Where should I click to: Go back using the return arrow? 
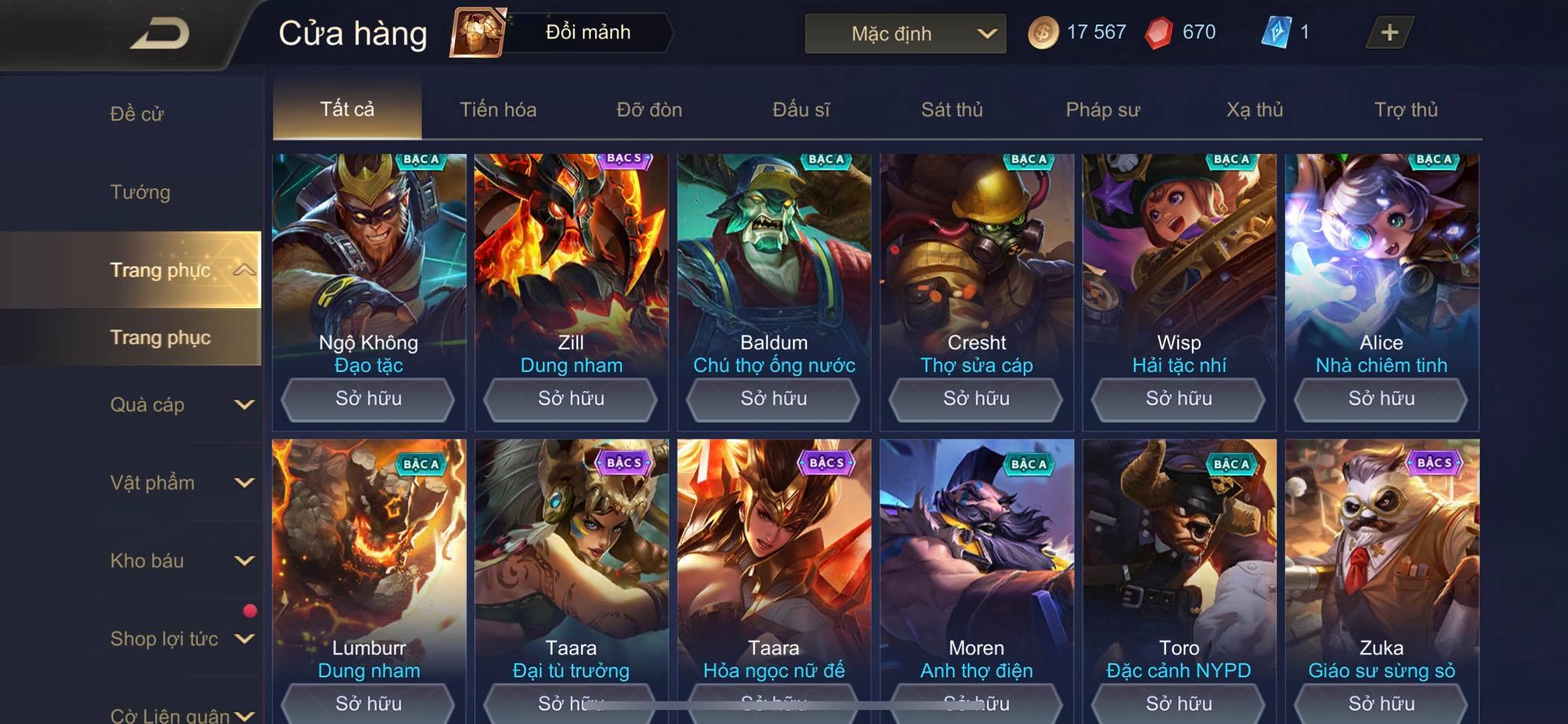pyautogui.click(x=161, y=34)
